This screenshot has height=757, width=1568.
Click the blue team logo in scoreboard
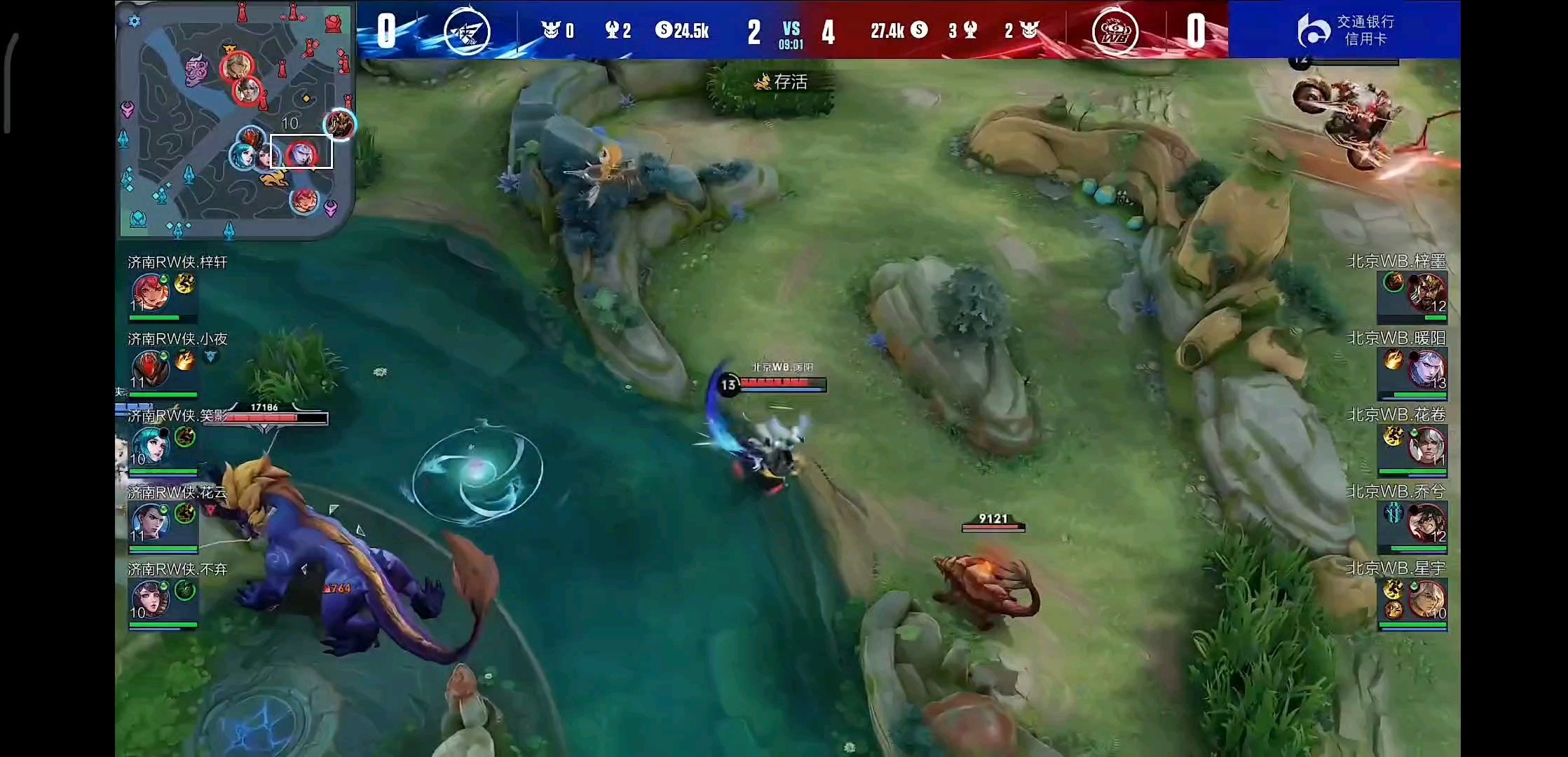[467, 31]
